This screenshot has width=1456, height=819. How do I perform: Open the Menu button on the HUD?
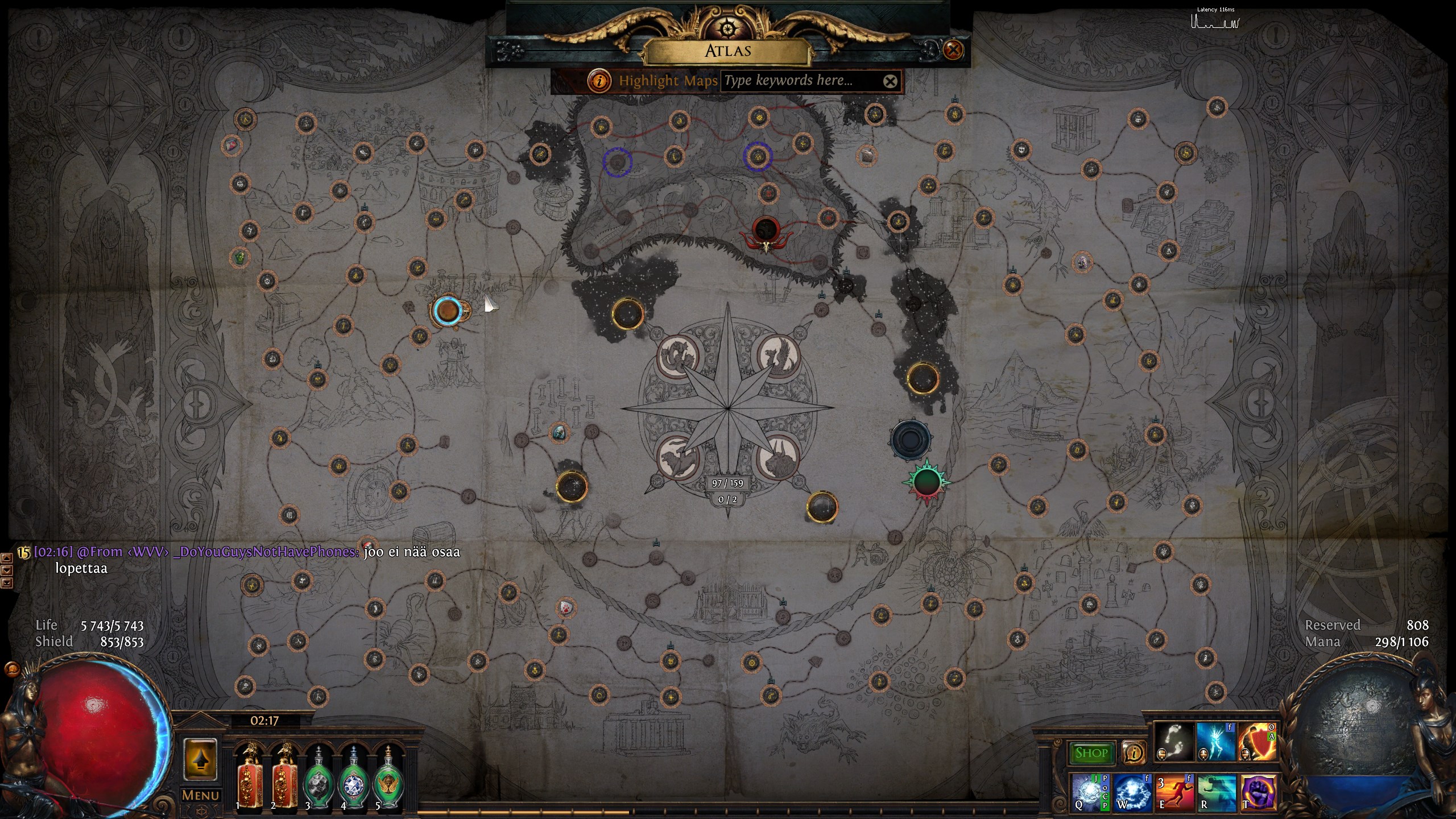coord(200,795)
